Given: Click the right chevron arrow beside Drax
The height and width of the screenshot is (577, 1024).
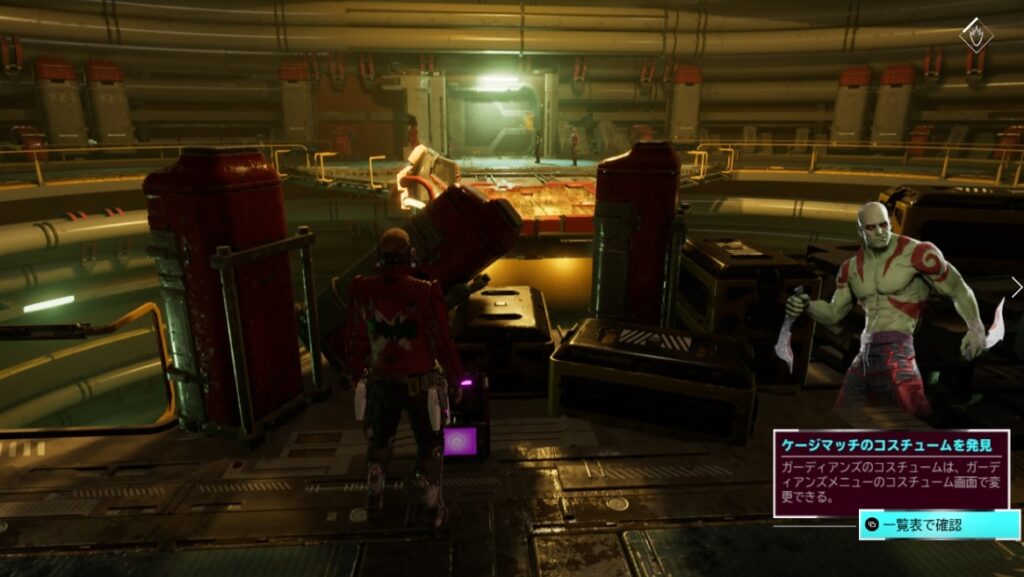Looking at the screenshot, I should point(1016,288).
